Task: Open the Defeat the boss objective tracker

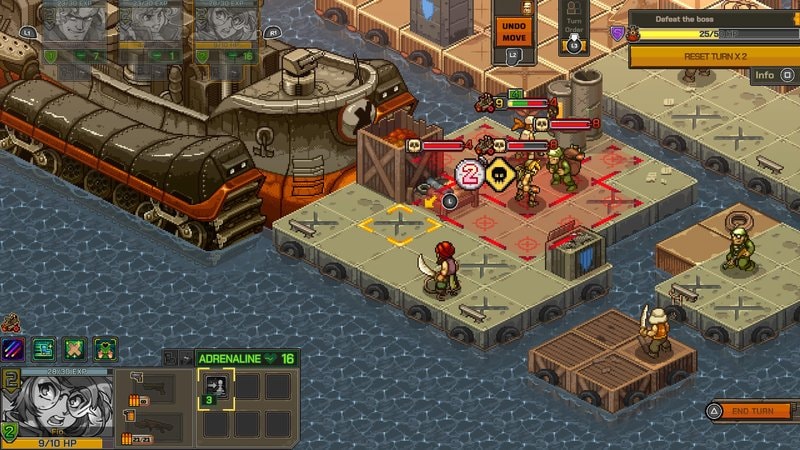Action: (712, 26)
